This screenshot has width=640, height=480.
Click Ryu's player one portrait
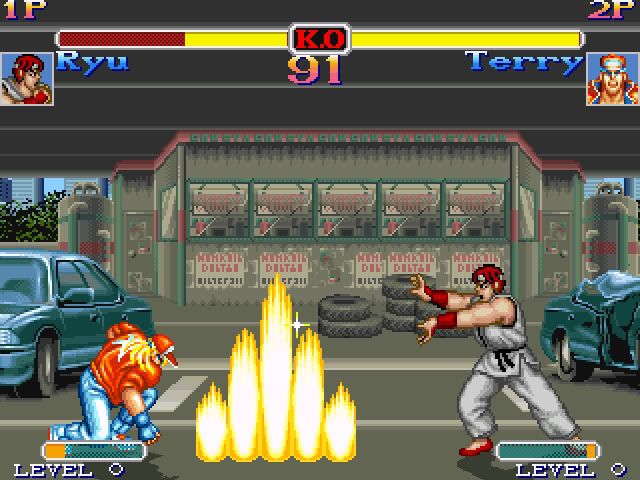tap(27, 79)
